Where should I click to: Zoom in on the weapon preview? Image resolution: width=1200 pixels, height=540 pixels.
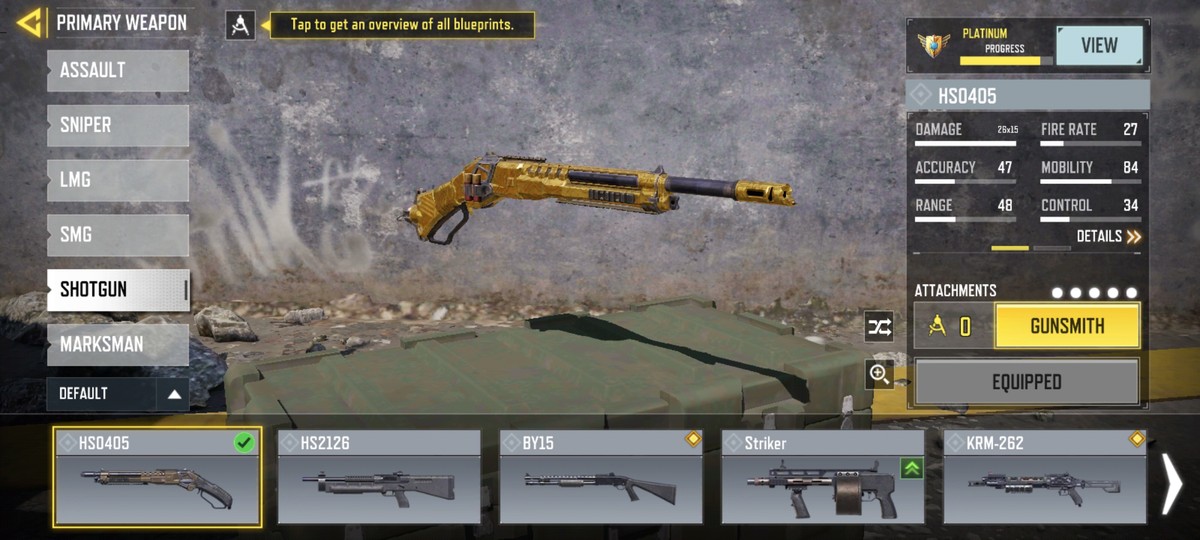879,374
